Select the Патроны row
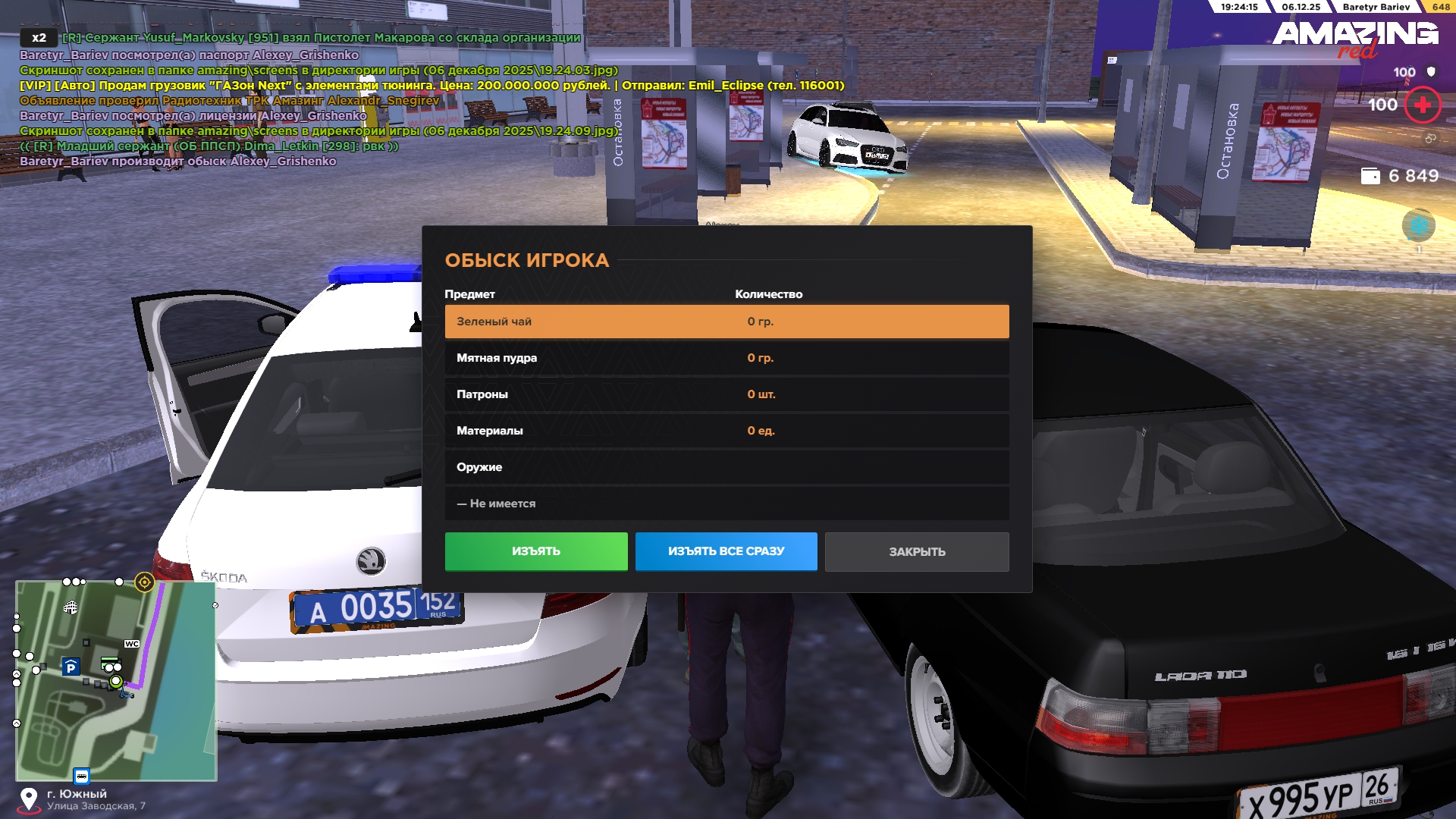This screenshot has height=819, width=1456. tap(726, 394)
